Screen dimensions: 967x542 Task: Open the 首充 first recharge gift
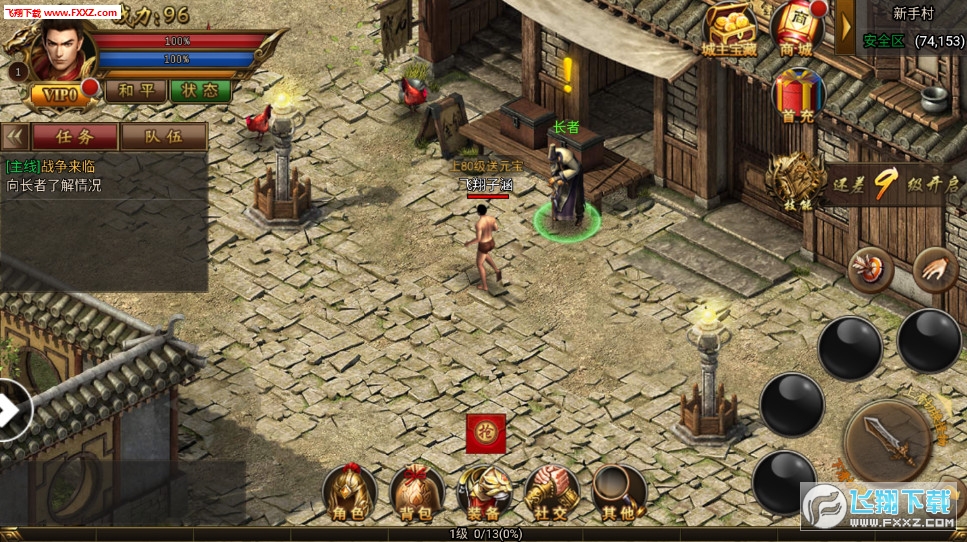coord(798,95)
